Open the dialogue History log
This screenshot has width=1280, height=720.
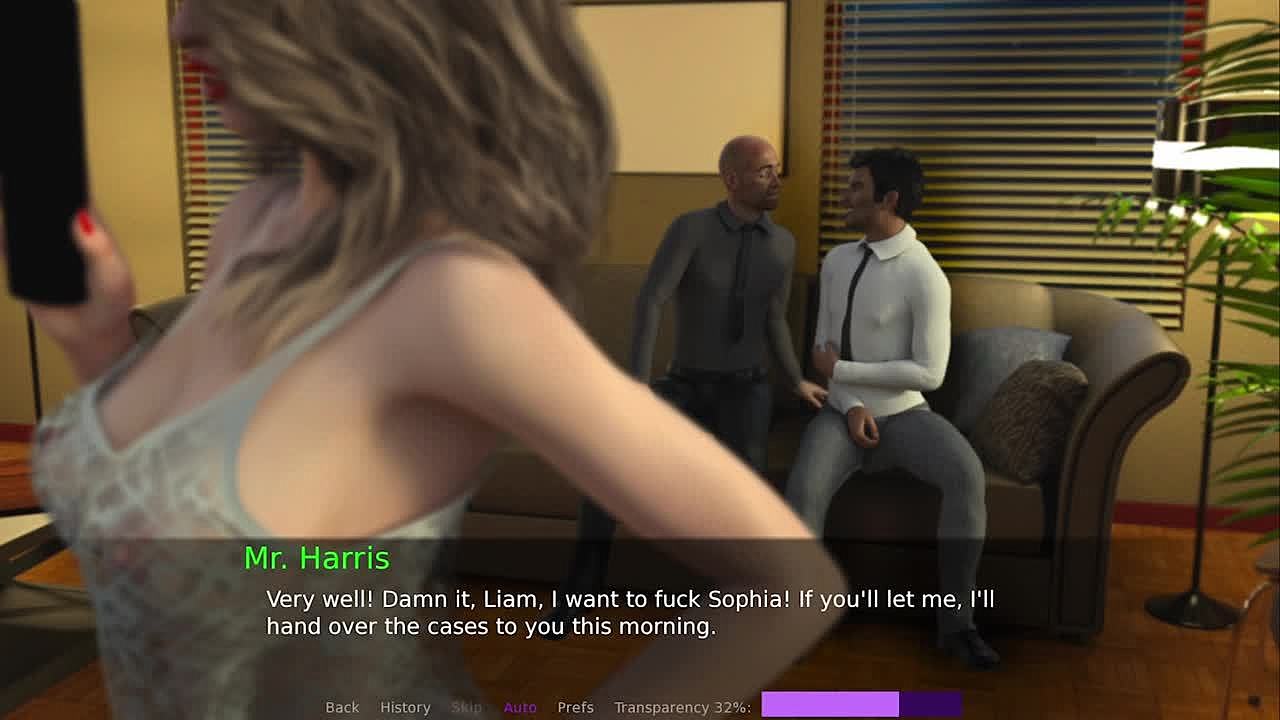pyautogui.click(x=405, y=707)
